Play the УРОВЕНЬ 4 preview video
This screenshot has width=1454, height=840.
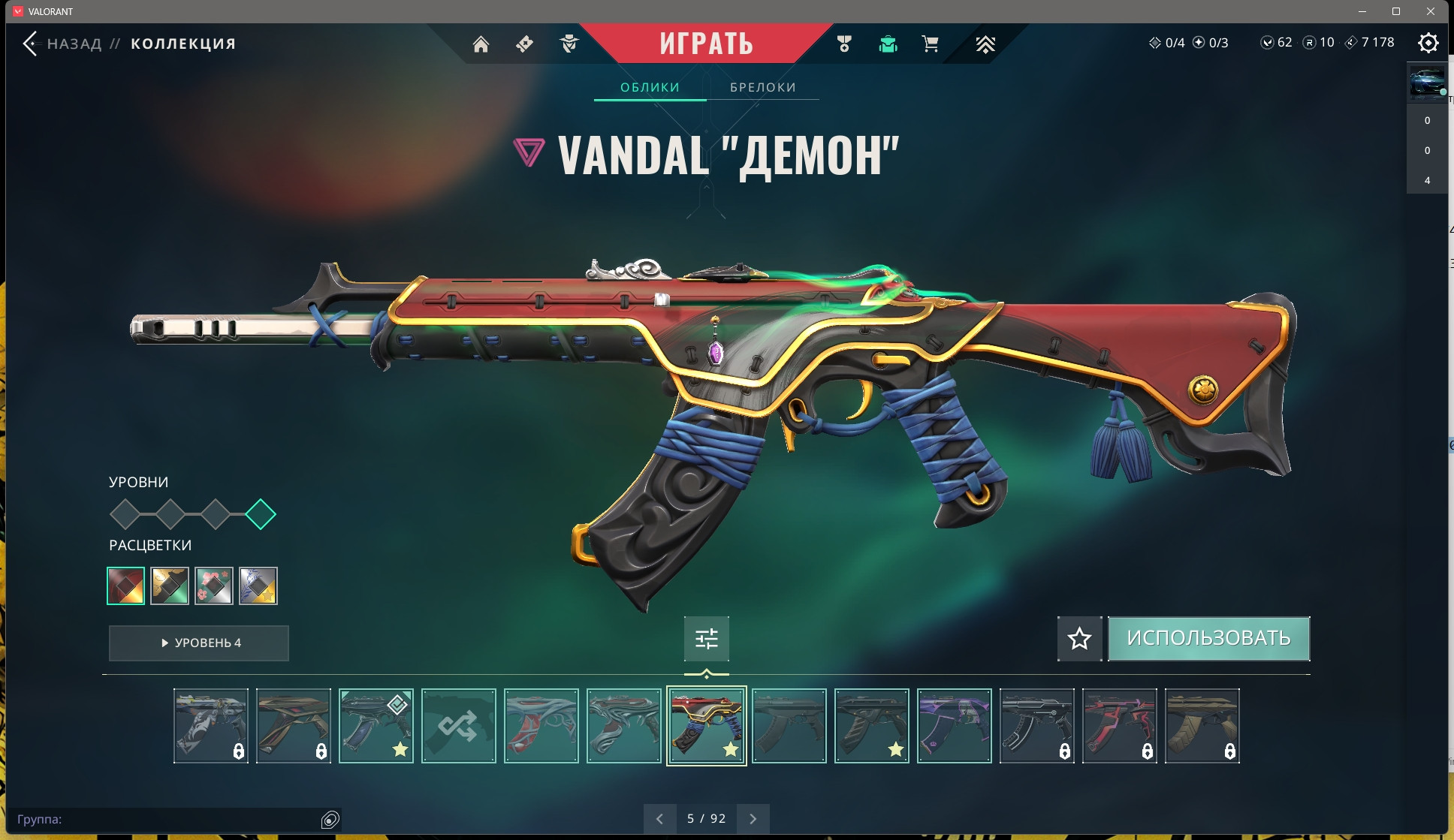[x=199, y=643]
